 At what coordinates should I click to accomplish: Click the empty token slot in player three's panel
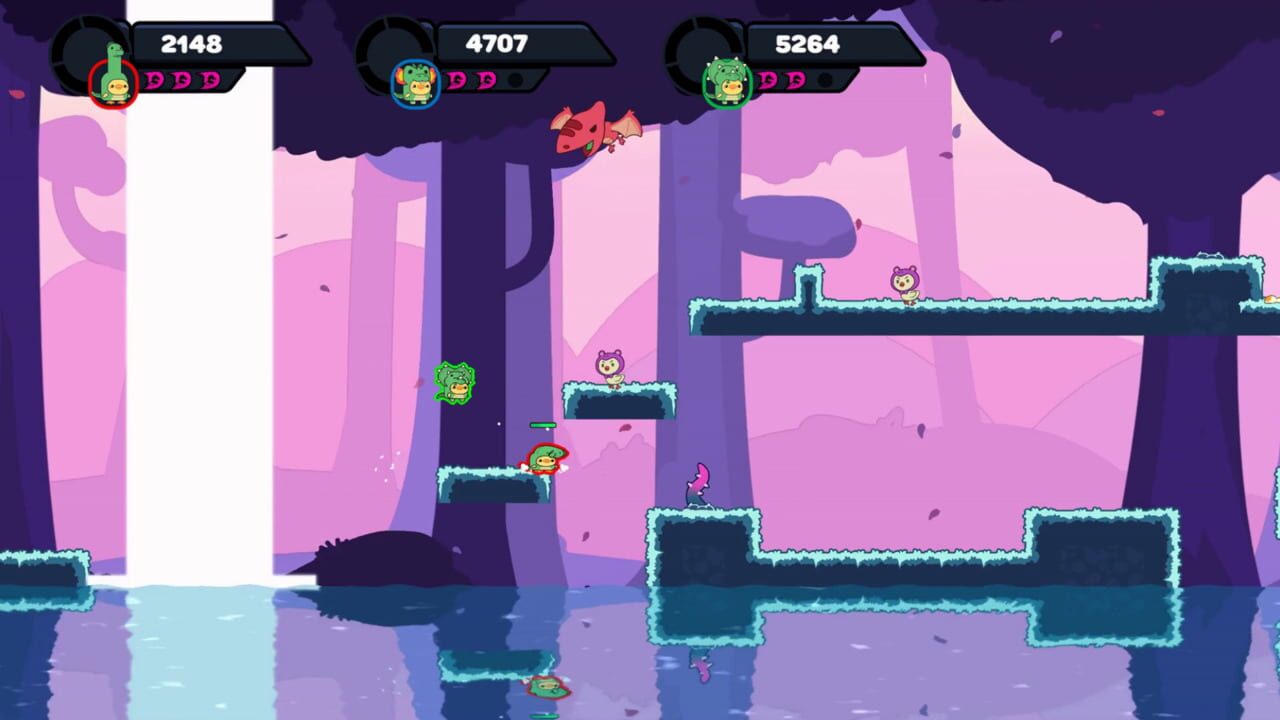[823, 80]
